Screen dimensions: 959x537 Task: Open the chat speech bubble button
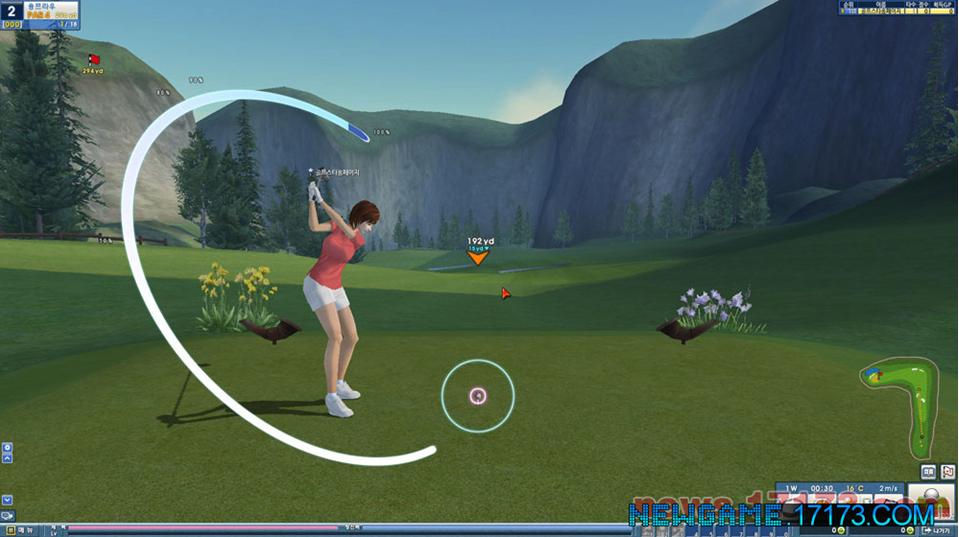8,516
